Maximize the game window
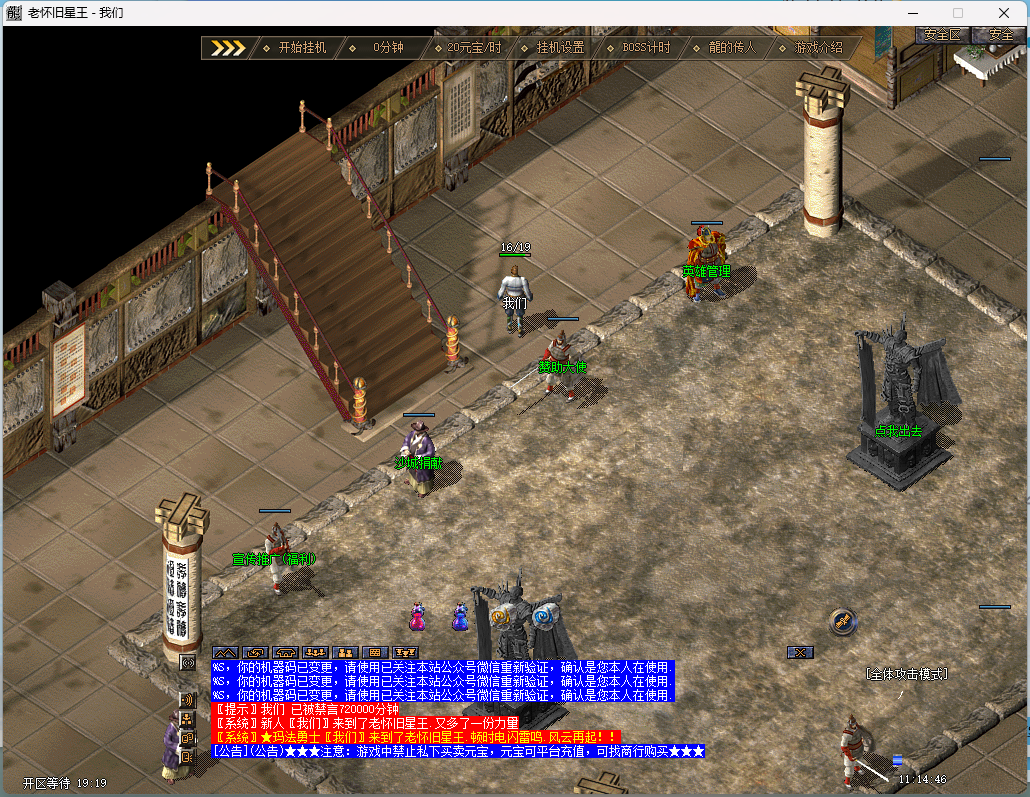The height and width of the screenshot is (797, 1030). [957, 13]
